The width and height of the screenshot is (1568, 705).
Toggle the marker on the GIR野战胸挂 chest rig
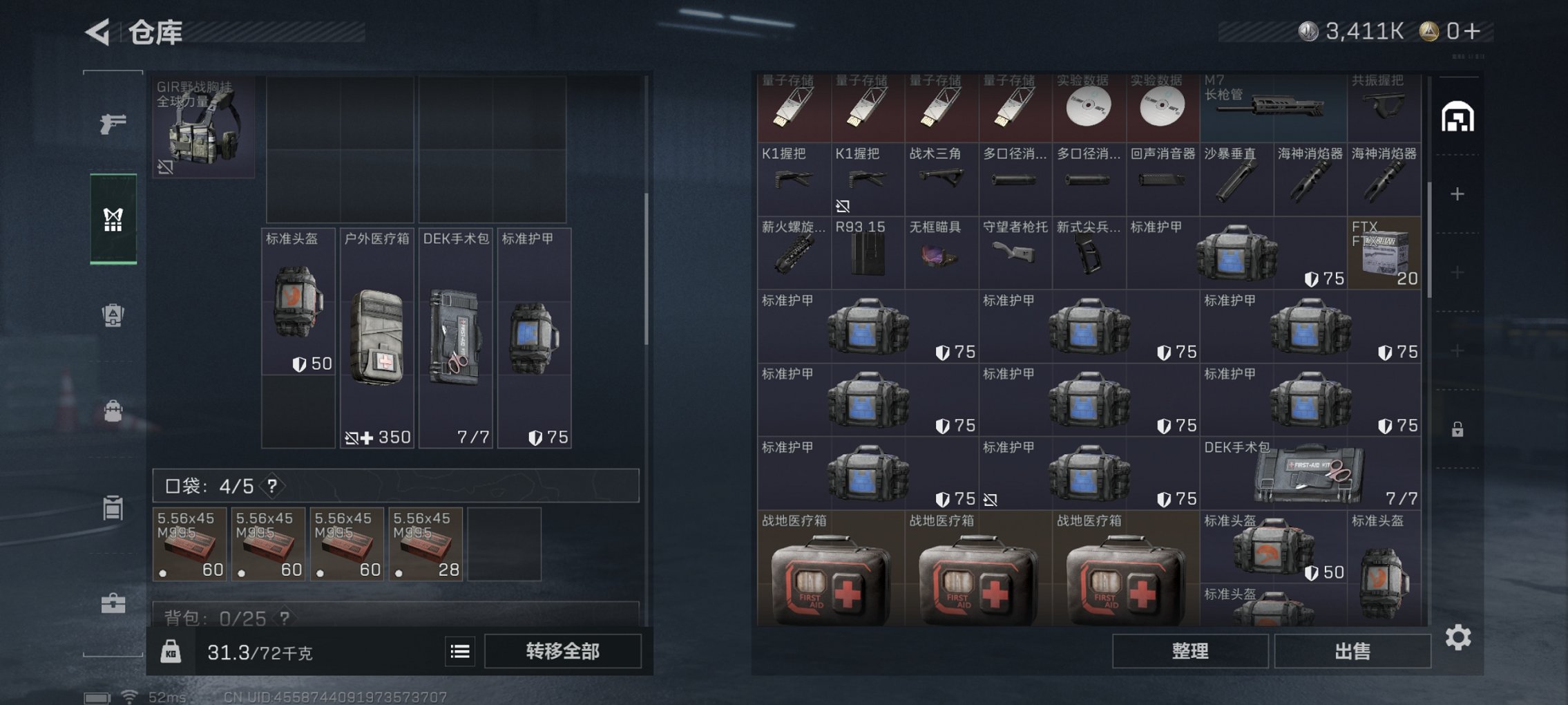(165, 168)
